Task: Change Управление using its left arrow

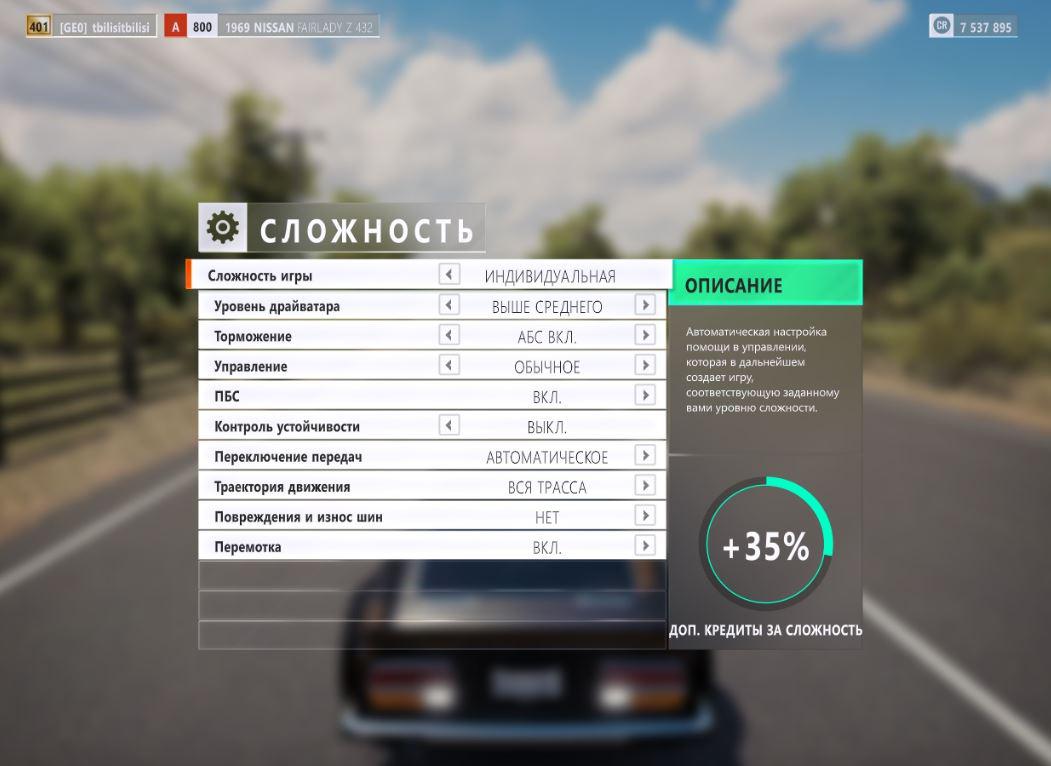Action: [449, 365]
